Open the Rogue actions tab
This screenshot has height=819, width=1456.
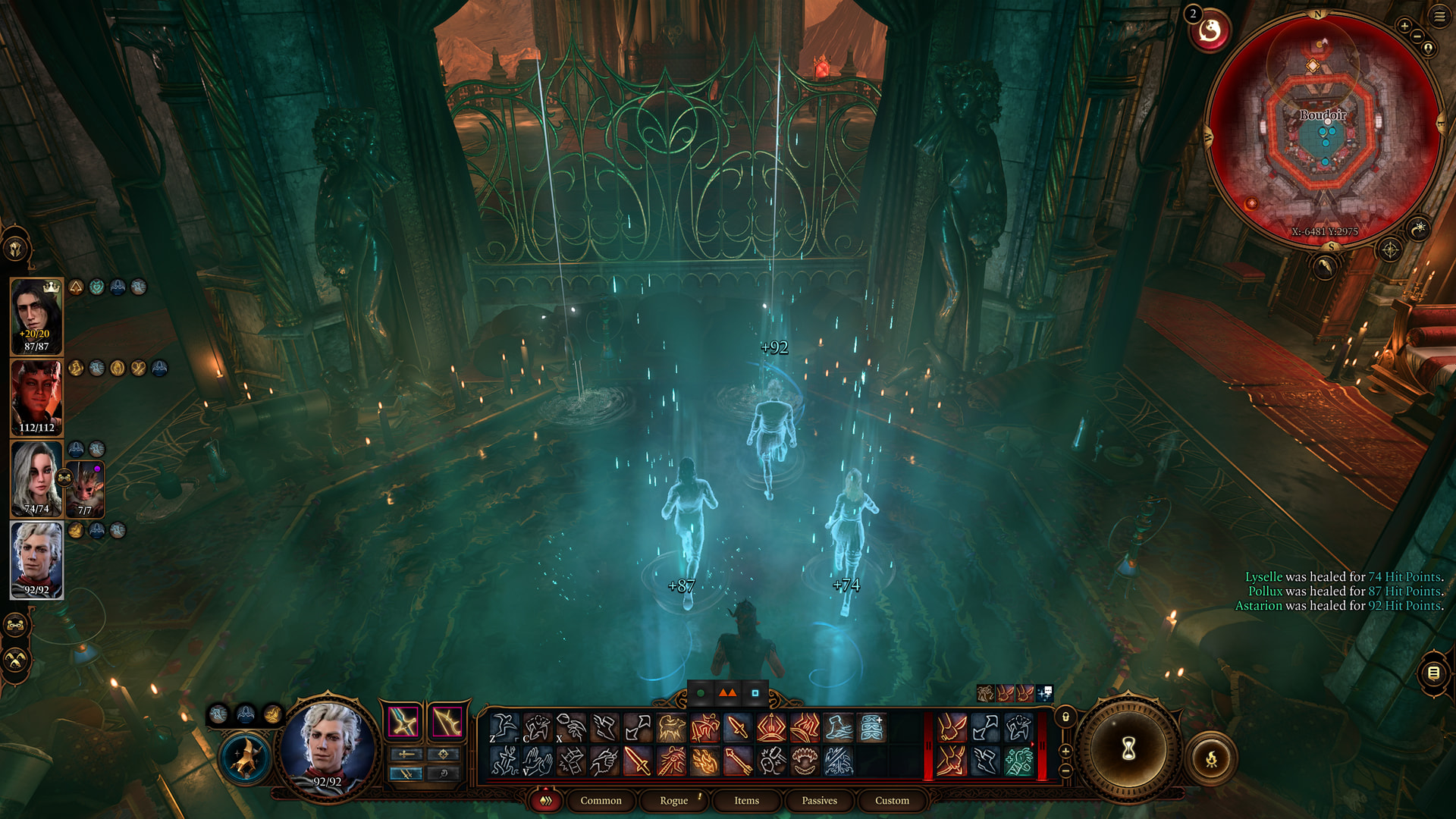pos(673,801)
